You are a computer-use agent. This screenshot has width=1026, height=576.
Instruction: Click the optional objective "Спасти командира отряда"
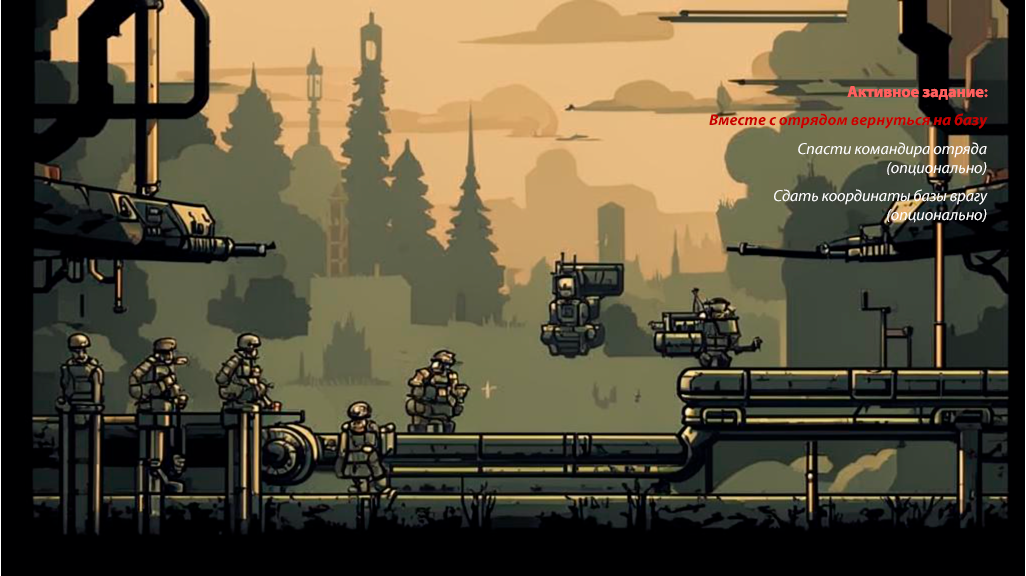point(892,149)
